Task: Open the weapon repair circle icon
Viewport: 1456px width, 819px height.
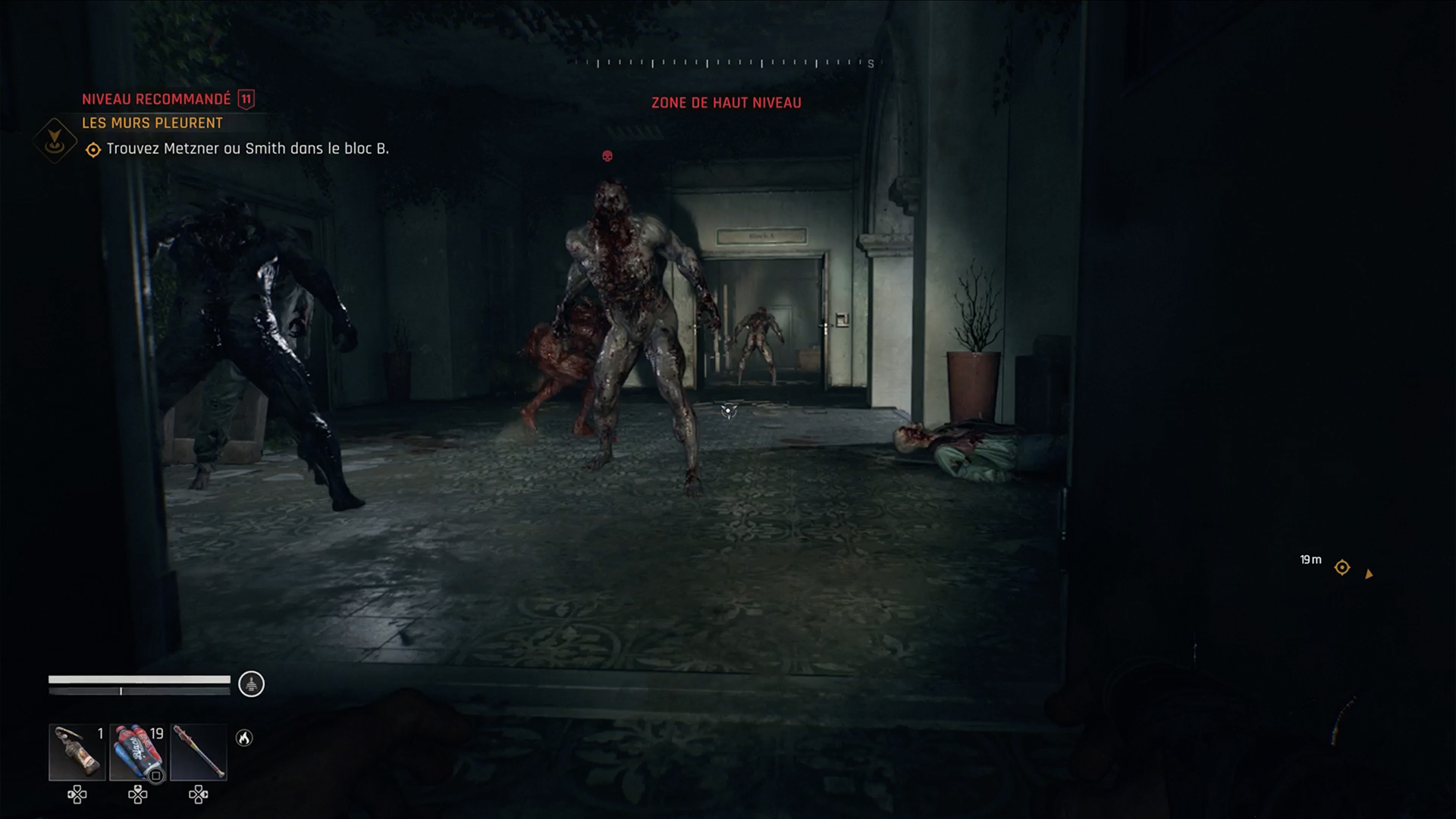Action: pyautogui.click(x=250, y=683)
